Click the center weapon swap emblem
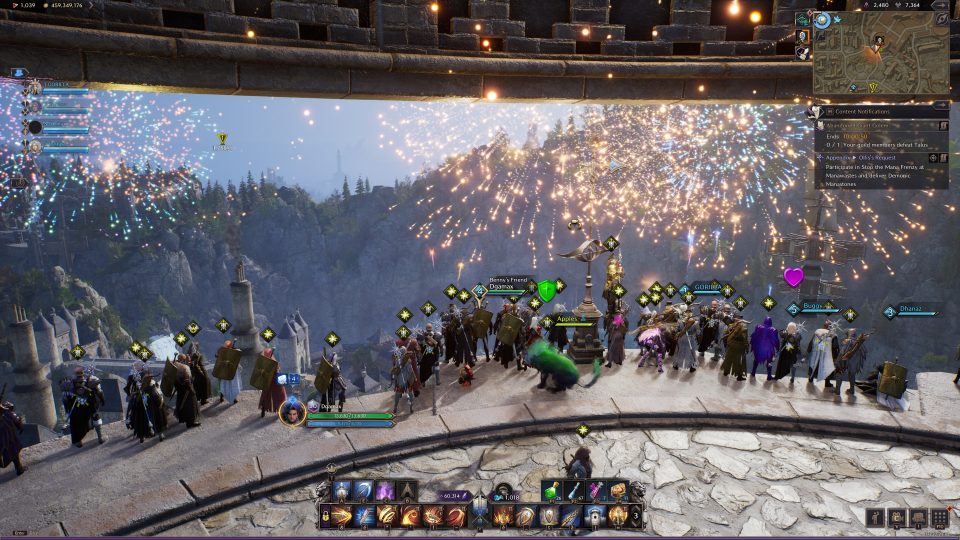Viewport: 960px width, 540px height. 480,514
